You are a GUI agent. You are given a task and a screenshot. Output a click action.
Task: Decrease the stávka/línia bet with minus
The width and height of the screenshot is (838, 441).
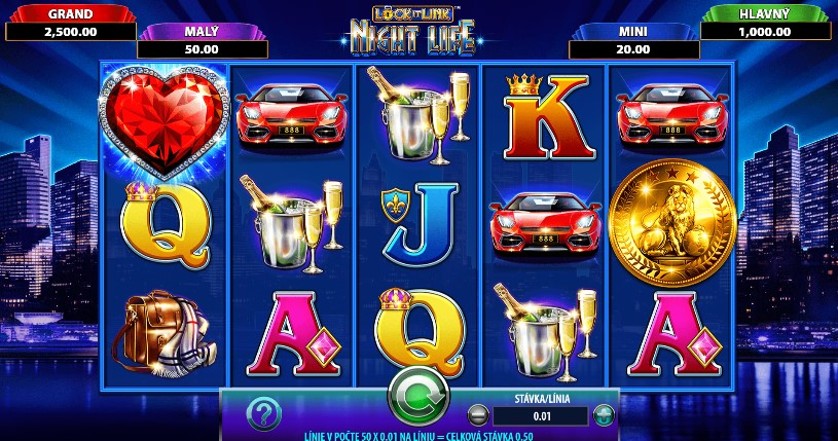(x=478, y=416)
